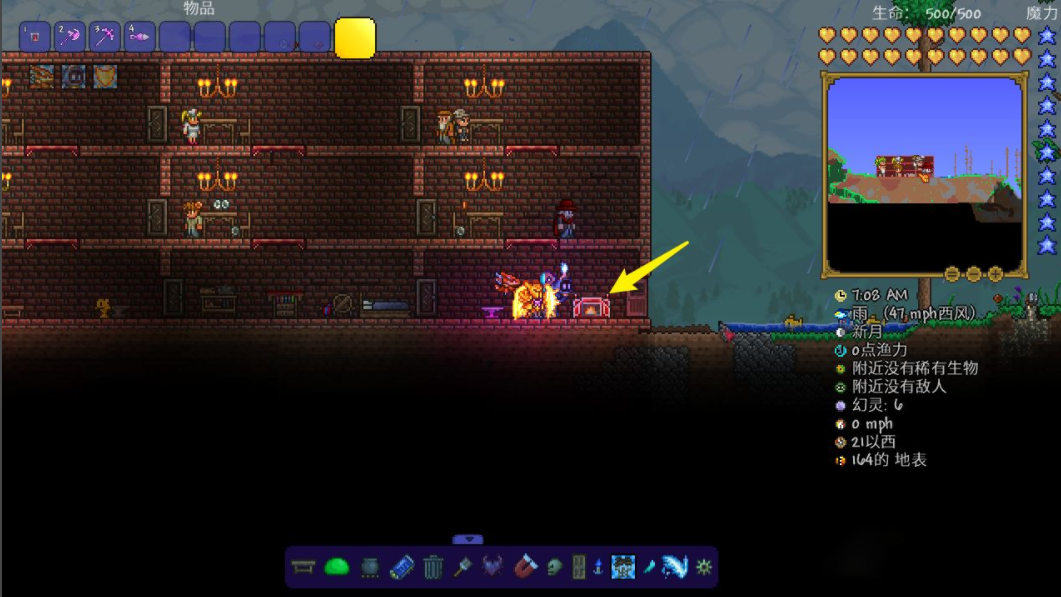This screenshot has height=597, width=1061.
Task: Click the paintbrush icon in bottom toolbar
Action: coord(463,567)
